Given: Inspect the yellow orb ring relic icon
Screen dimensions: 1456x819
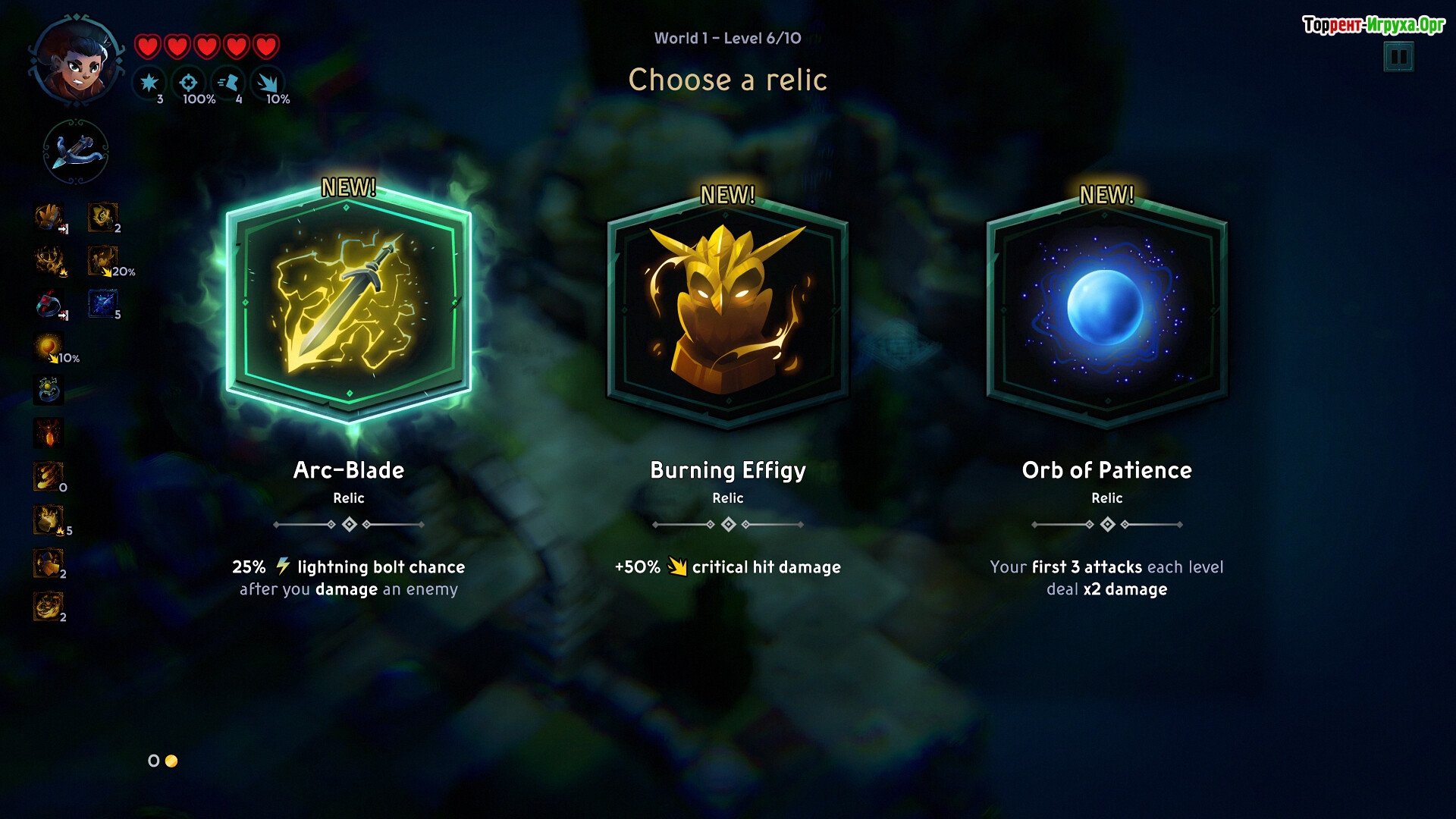Looking at the screenshot, I should click(x=49, y=391).
